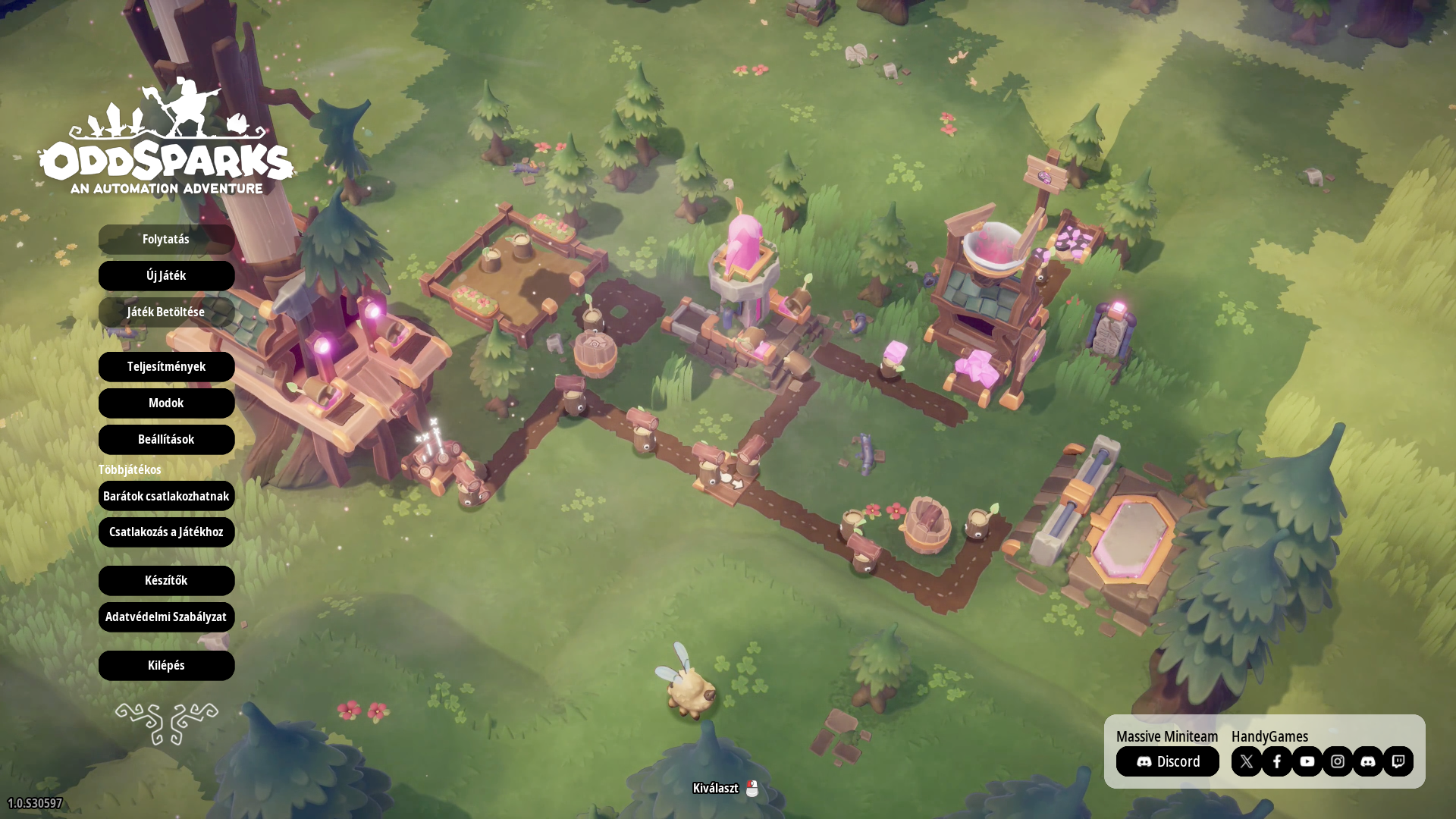This screenshot has height=819, width=1456.
Task: Open the HandyGames Twitch icon
Action: (x=1398, y=761)
